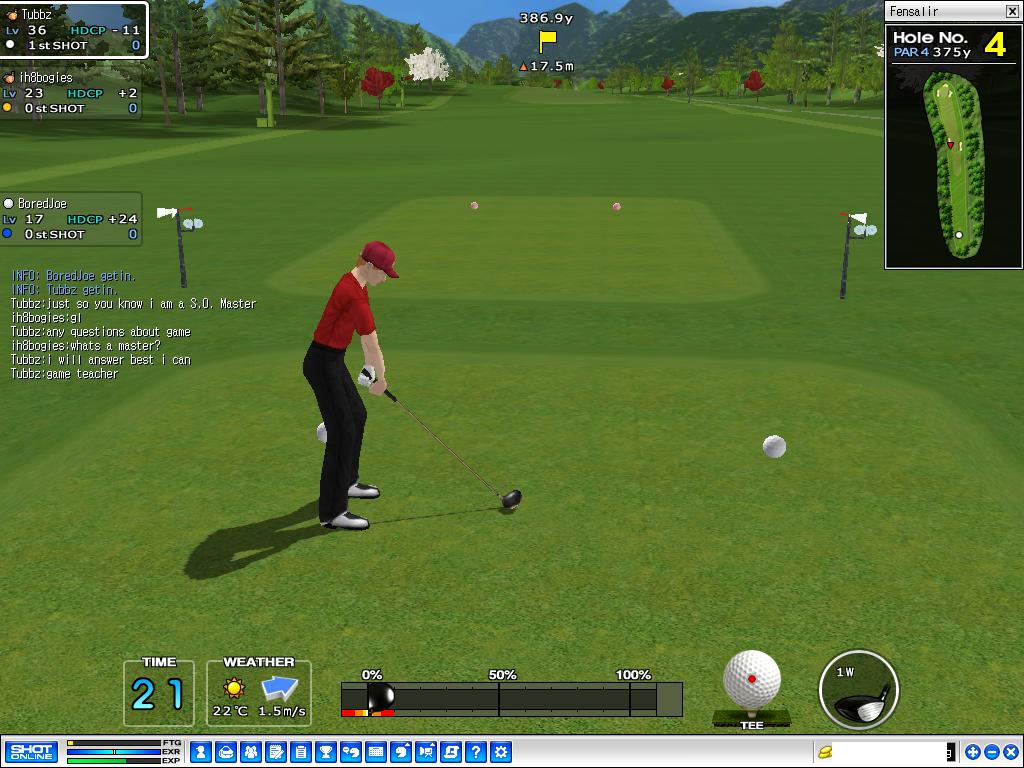The image size is (1024, 768).
Task: Select the 1W driver club icon
Action: coord(858,690)
